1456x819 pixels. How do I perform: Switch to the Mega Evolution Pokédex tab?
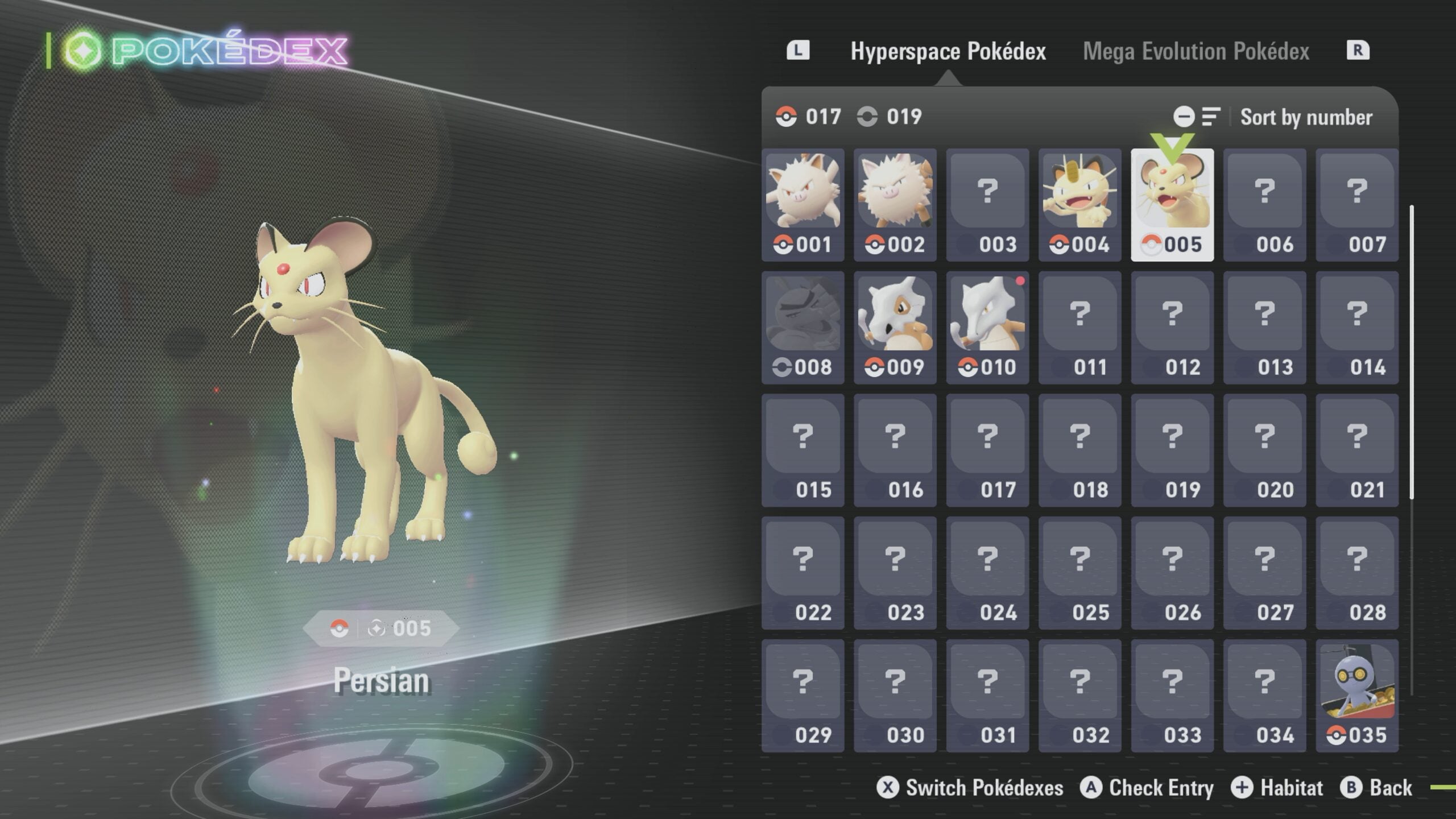(x=1196, y=52)
